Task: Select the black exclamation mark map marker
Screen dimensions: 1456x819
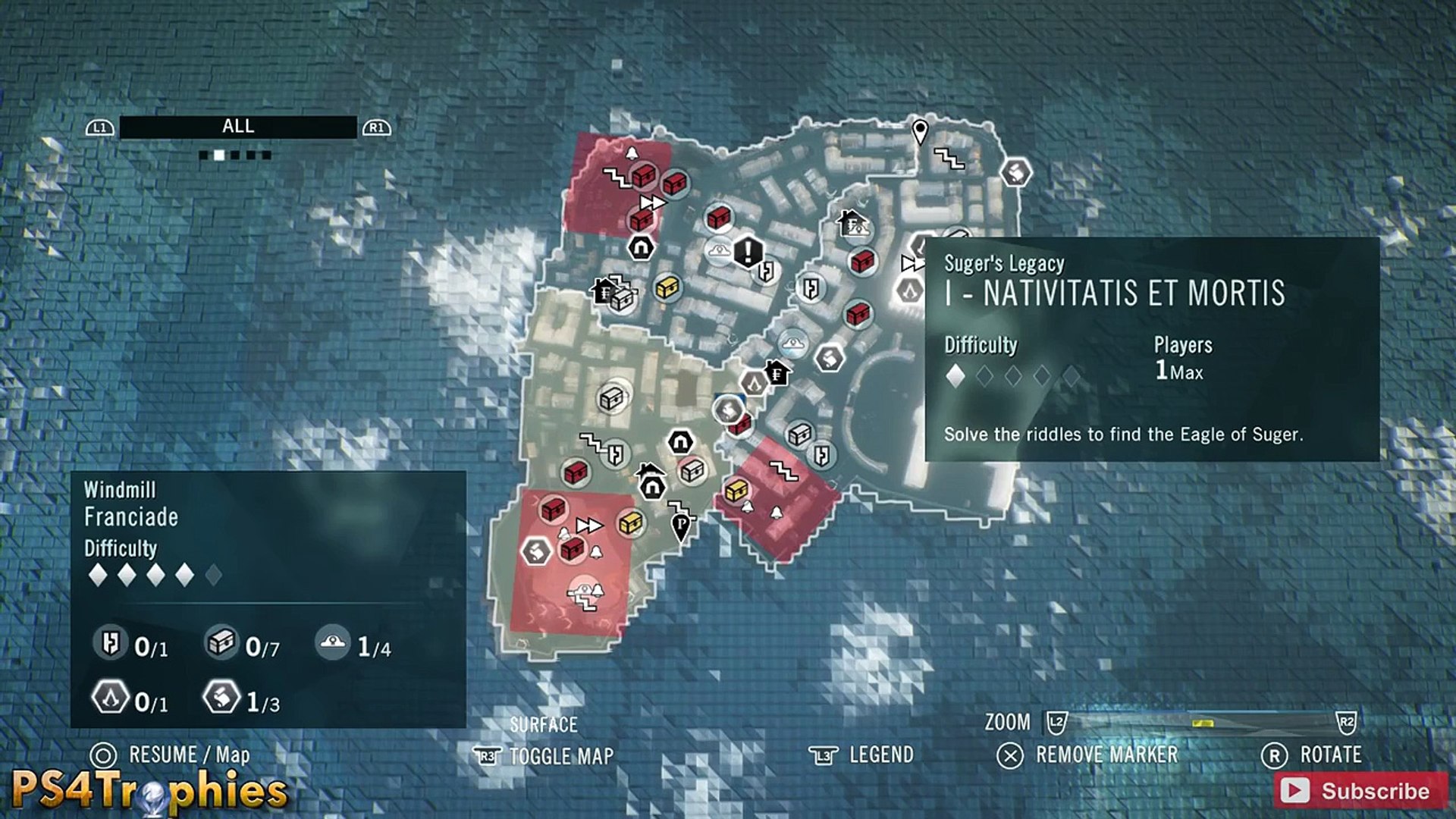Action: (x=748, y=251)
